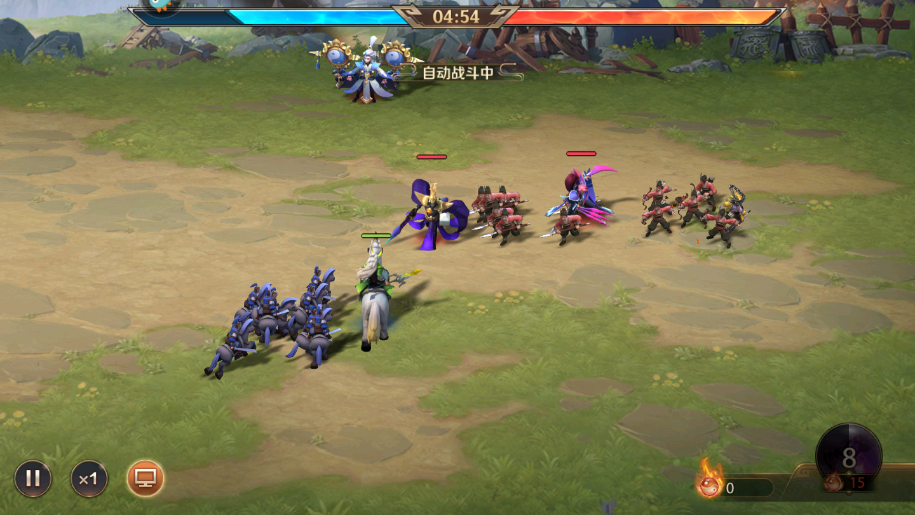Toggle the orange monitor display button
Screen dimensions: 915x515
[146, 478]
